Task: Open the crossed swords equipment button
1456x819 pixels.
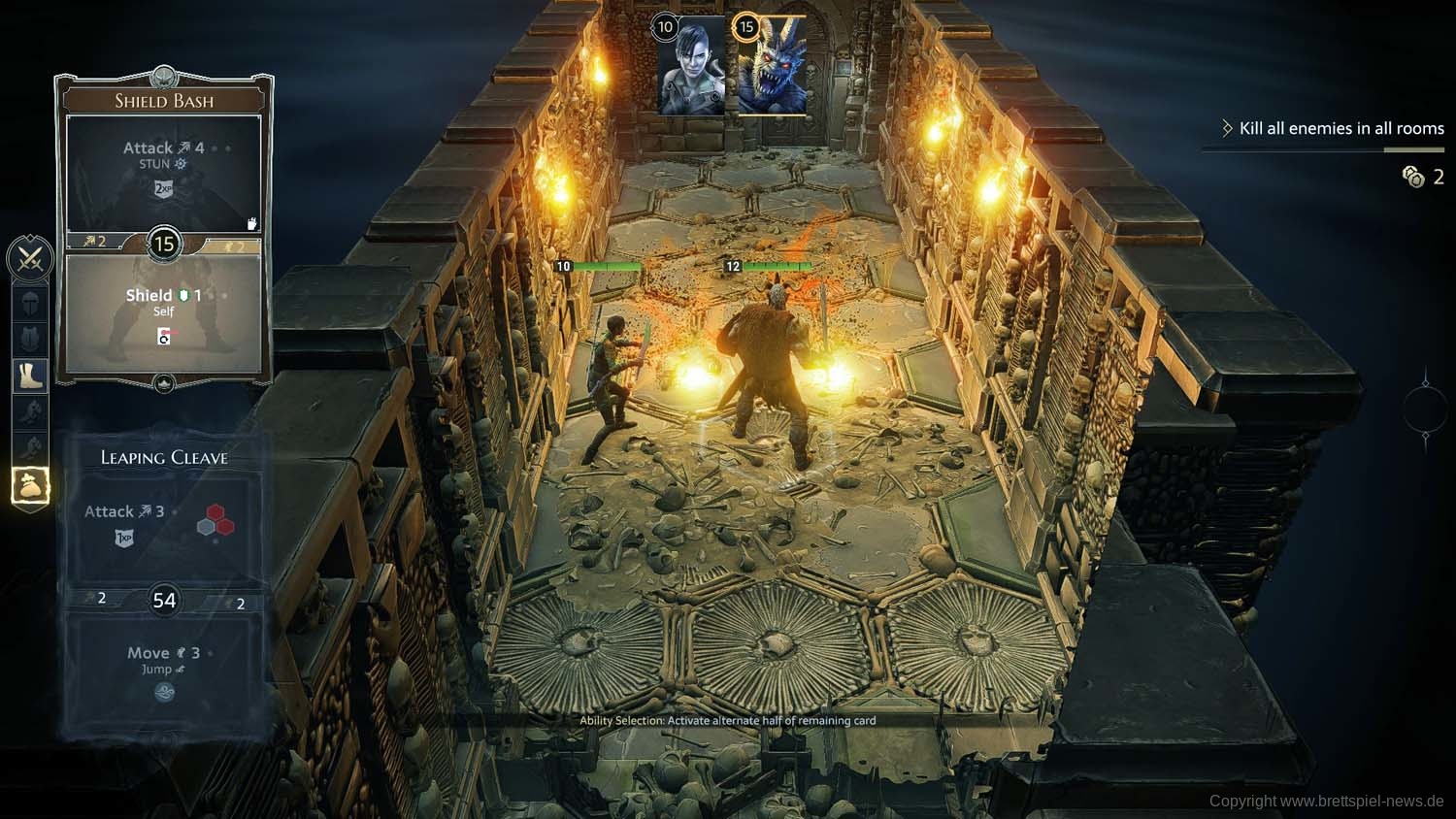Action: (30, 258)
